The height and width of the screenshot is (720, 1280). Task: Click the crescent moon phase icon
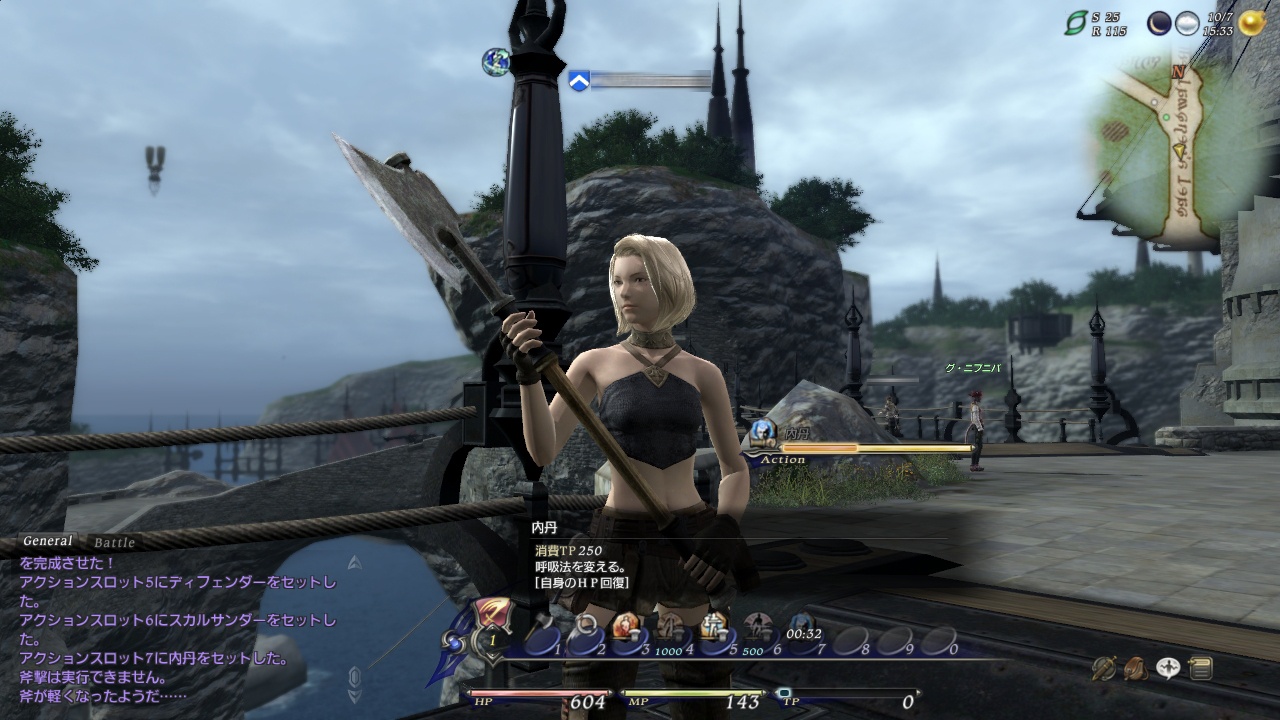click(x=1160, y=24)
